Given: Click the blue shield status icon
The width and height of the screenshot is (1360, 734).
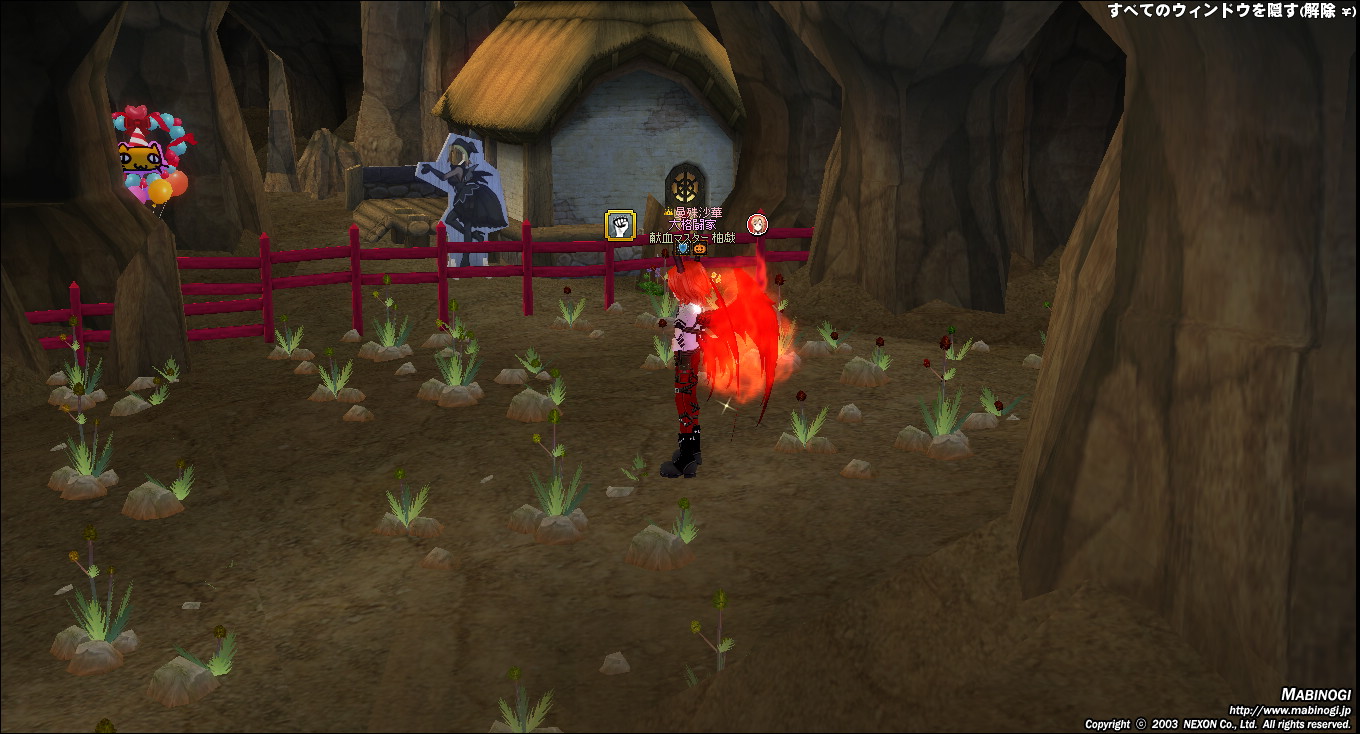Looking at the screenshot, I should tap(684, 249).
